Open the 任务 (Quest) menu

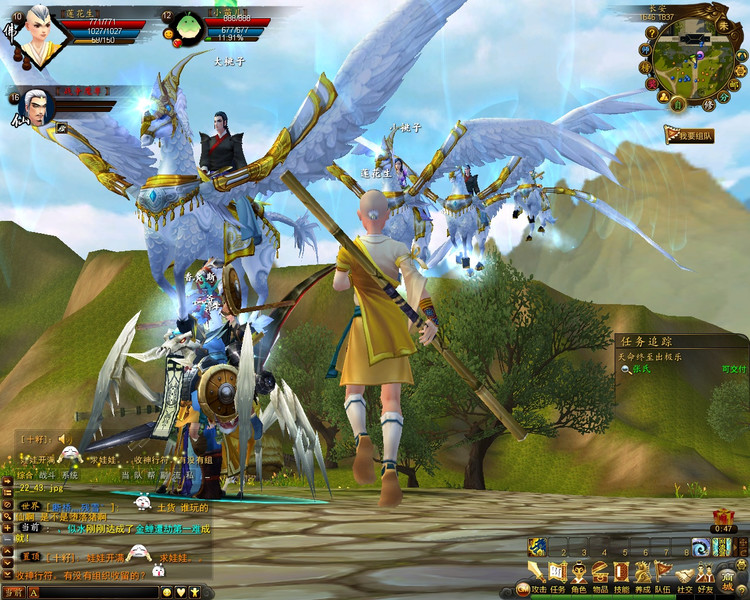click(x=558, y=573)
